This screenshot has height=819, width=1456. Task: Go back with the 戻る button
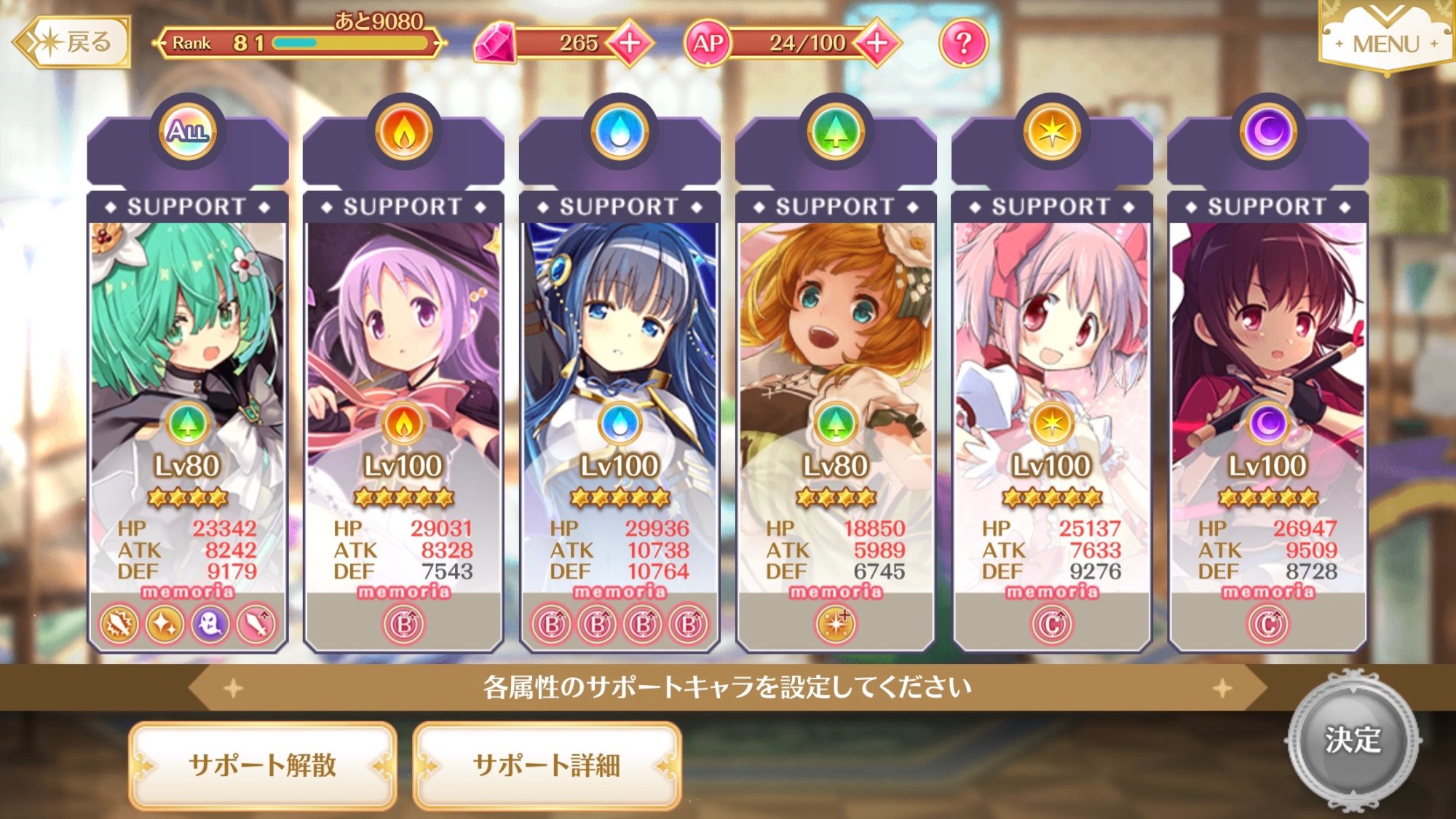click(x=73, y=42)
